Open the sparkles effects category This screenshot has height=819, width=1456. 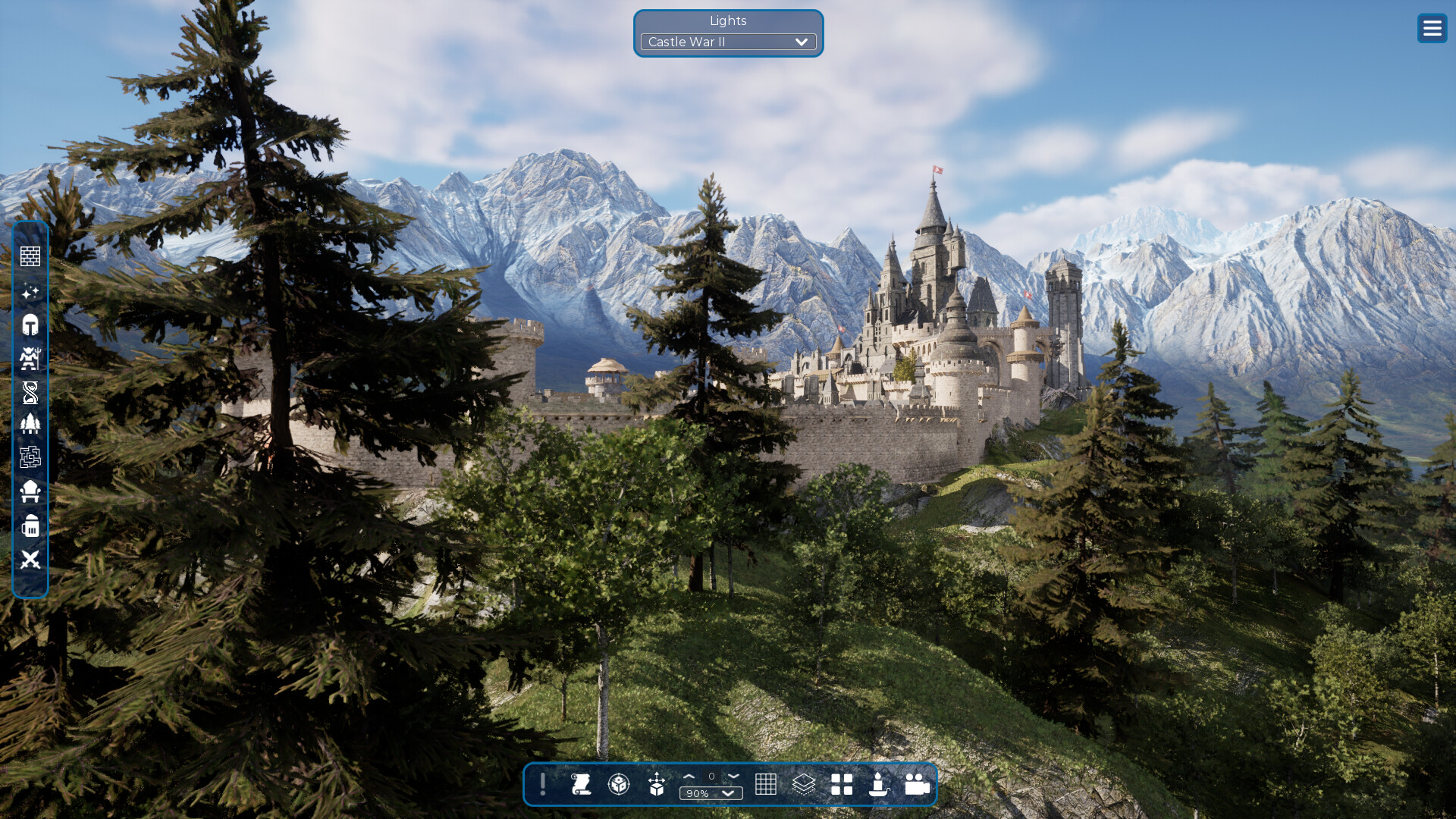[30, 290]
